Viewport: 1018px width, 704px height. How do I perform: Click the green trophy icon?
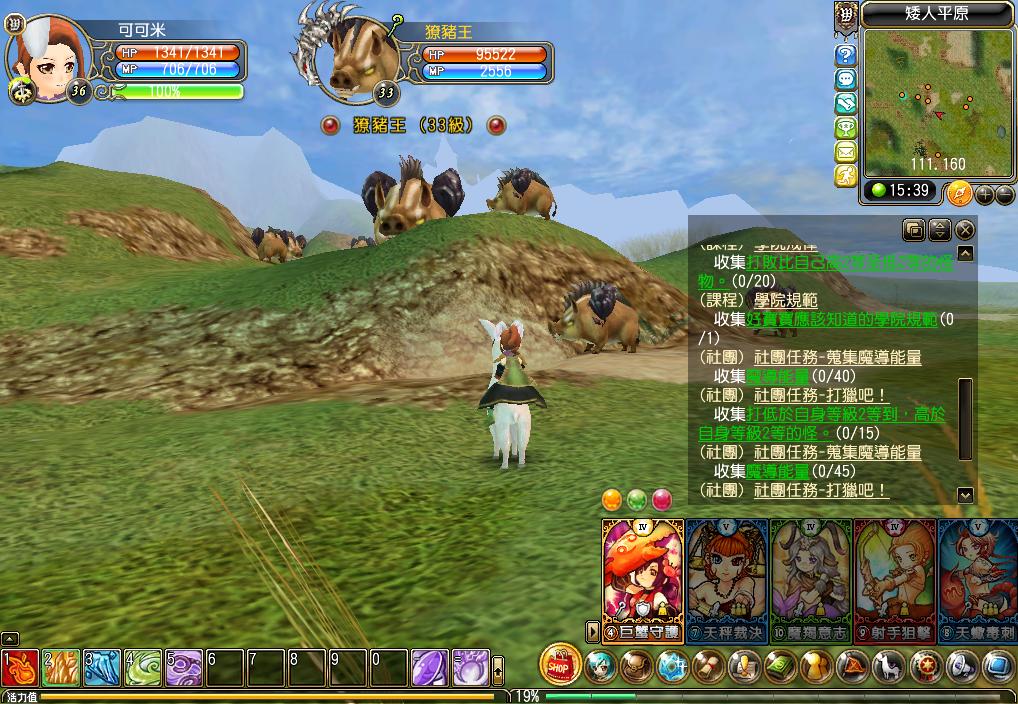(846, 127)
